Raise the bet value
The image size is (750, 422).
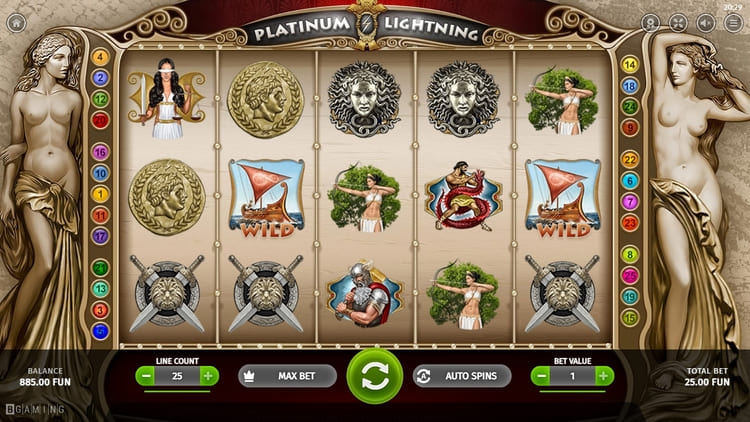pos(604,376)
